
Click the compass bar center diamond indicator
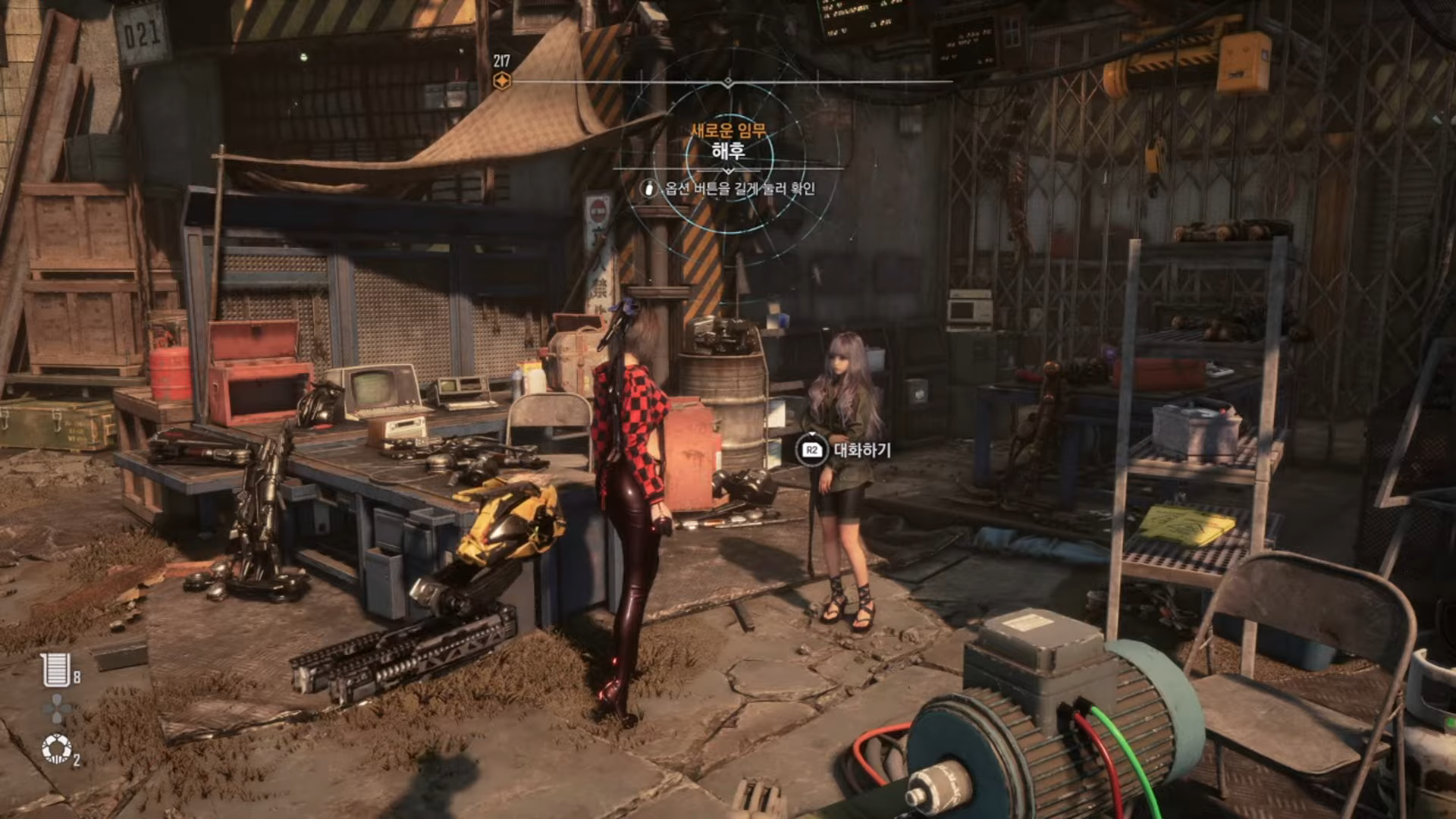point(728,81)
